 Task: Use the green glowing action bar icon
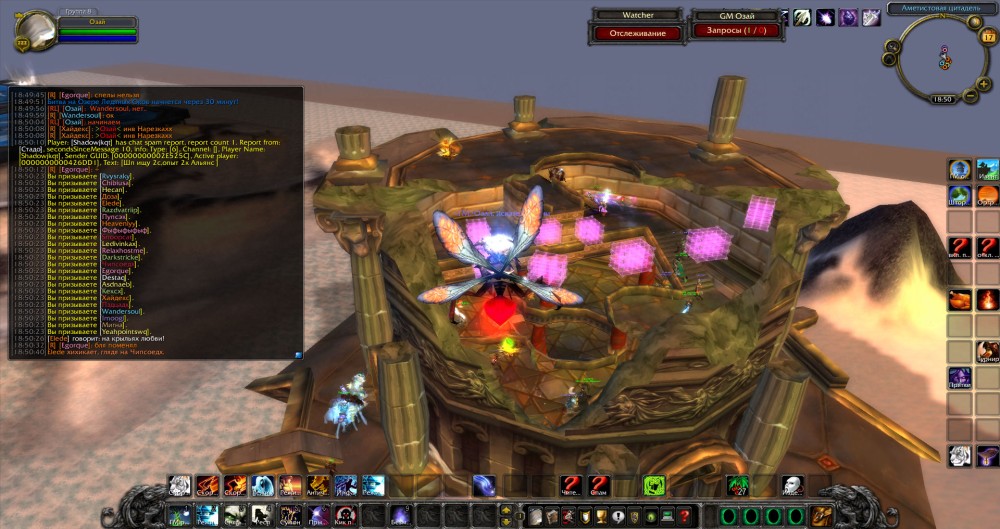pos(654,486)
